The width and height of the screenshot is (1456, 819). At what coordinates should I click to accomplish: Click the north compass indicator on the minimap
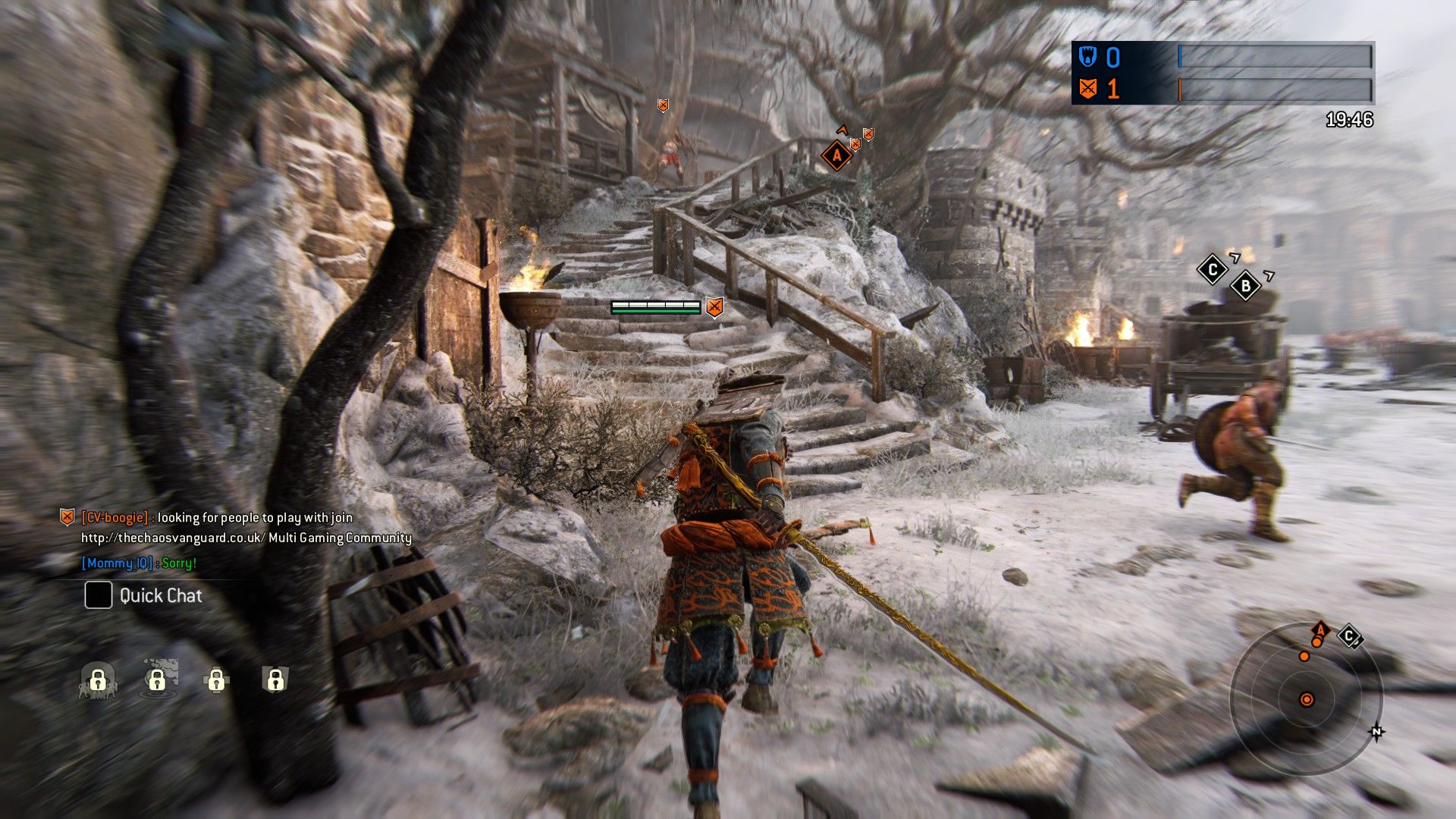(x=1376, y=732)
